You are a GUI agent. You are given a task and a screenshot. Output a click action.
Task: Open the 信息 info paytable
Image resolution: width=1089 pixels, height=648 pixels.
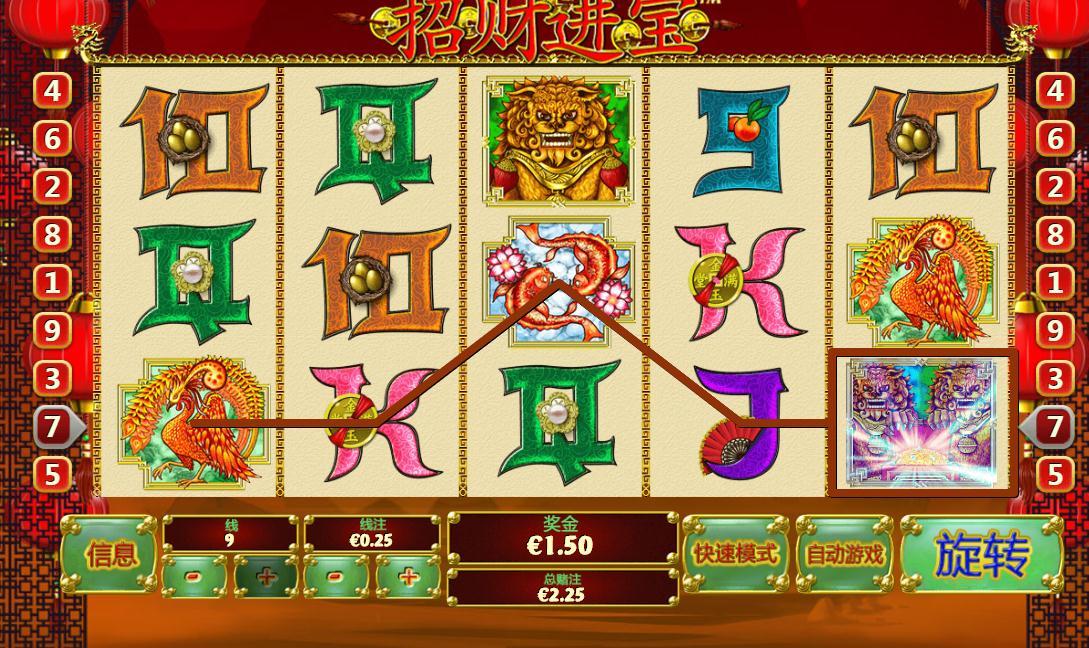110,555
